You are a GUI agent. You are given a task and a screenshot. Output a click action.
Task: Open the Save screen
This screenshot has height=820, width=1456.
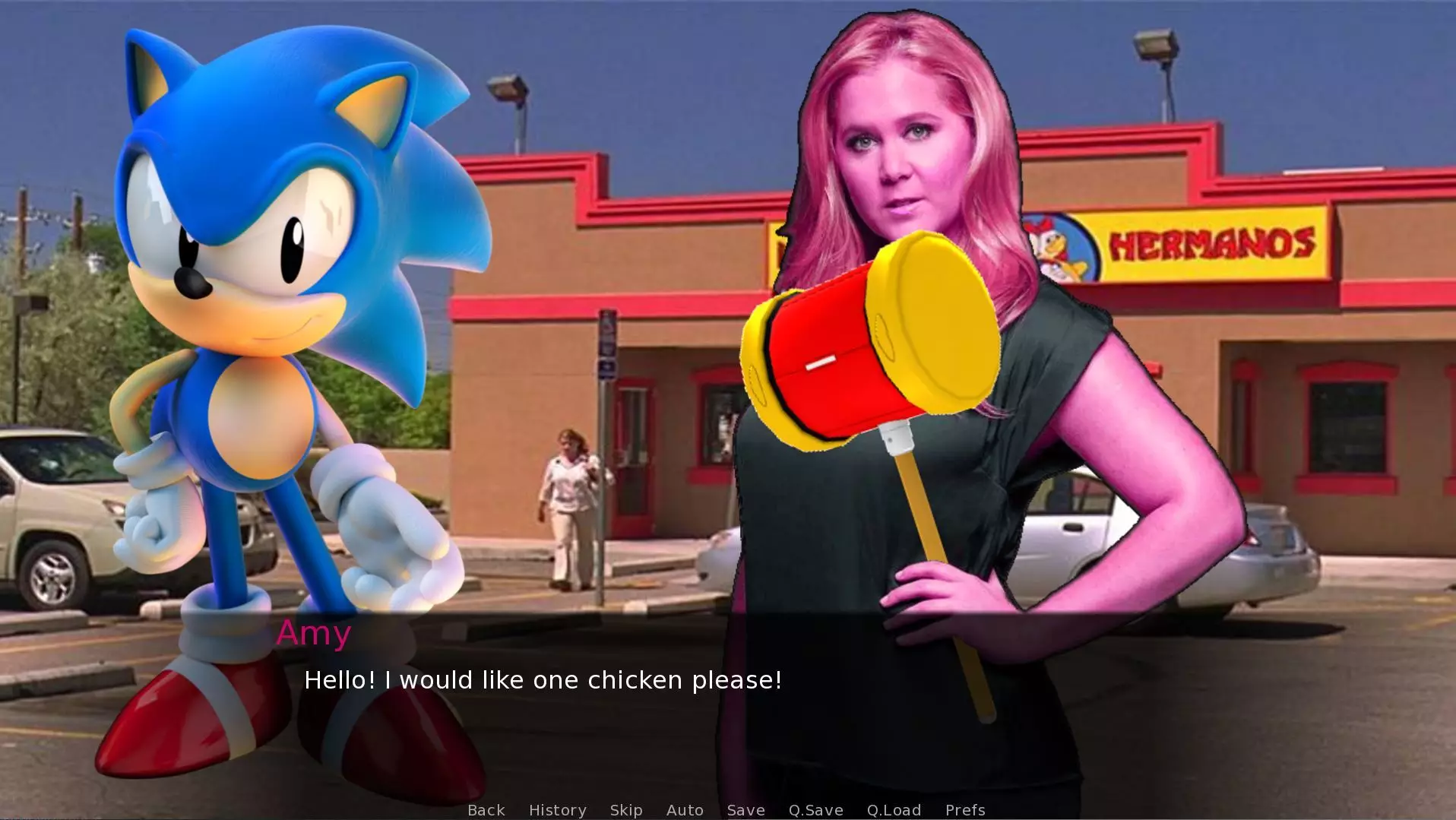745,810
